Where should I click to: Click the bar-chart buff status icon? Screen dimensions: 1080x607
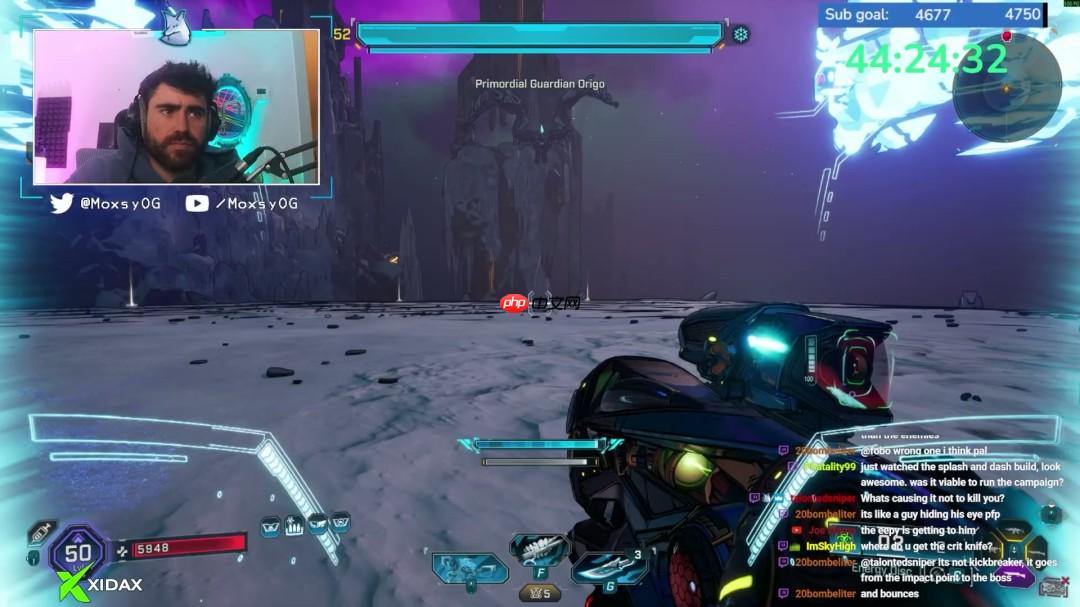(295, 524)
